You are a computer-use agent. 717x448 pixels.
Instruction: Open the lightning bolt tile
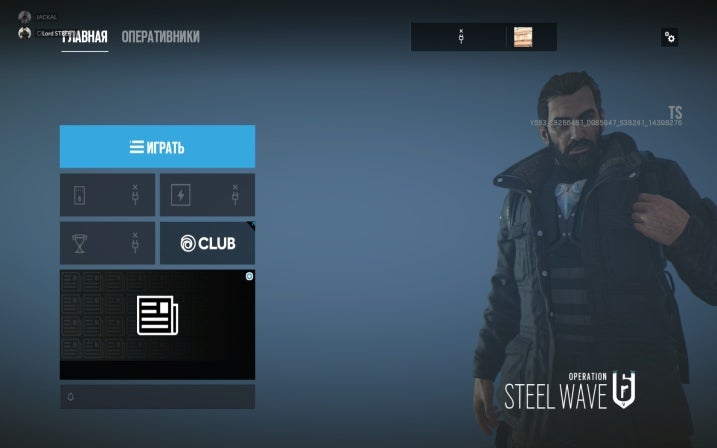(x=207, y=195)
